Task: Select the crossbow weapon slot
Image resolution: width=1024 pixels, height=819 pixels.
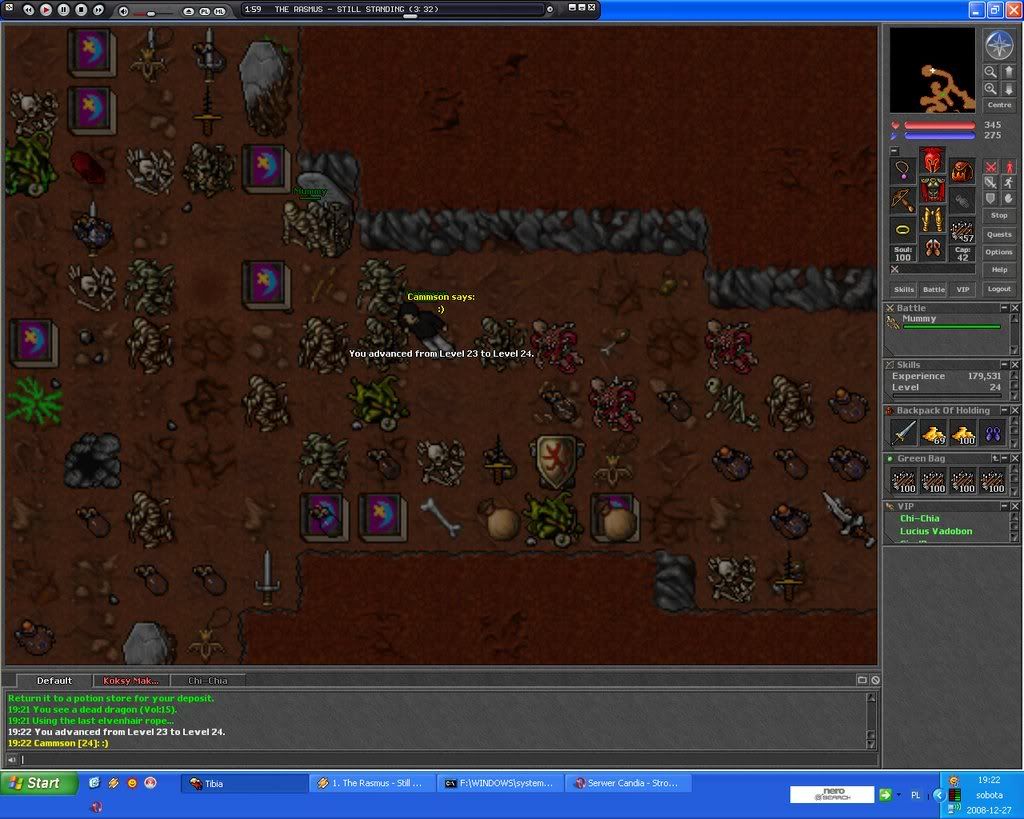Action: (x=903, y=200)
